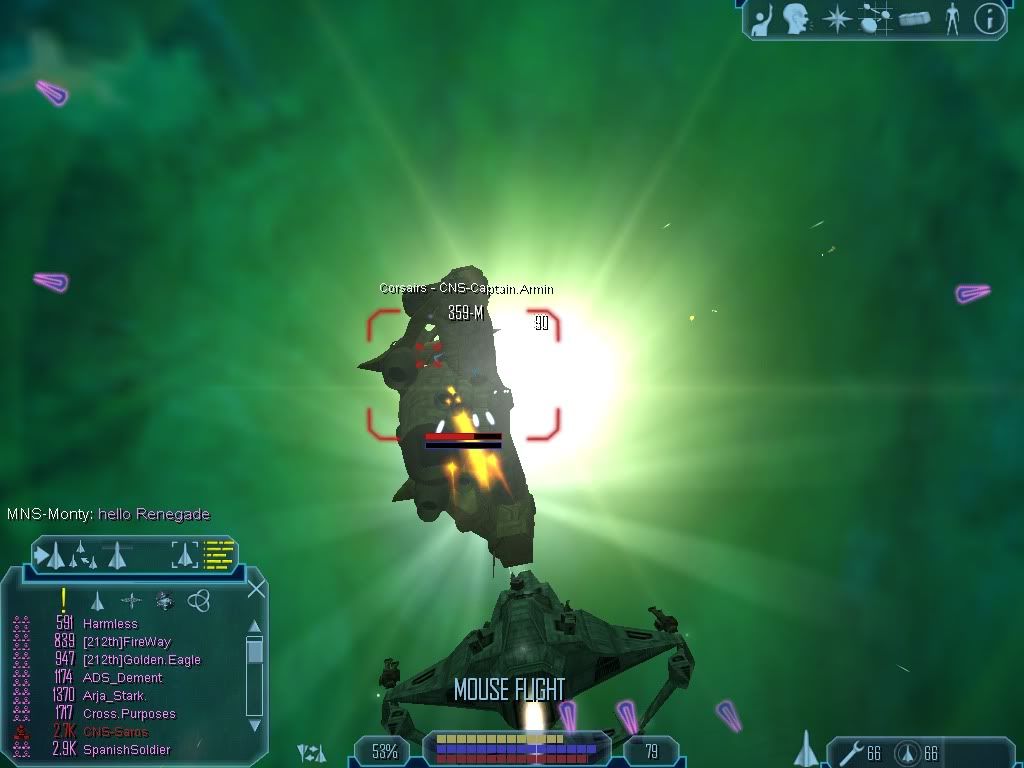Show all contacts with interlocked rings filter
The image size is (1024, 768).
(198, 600)
